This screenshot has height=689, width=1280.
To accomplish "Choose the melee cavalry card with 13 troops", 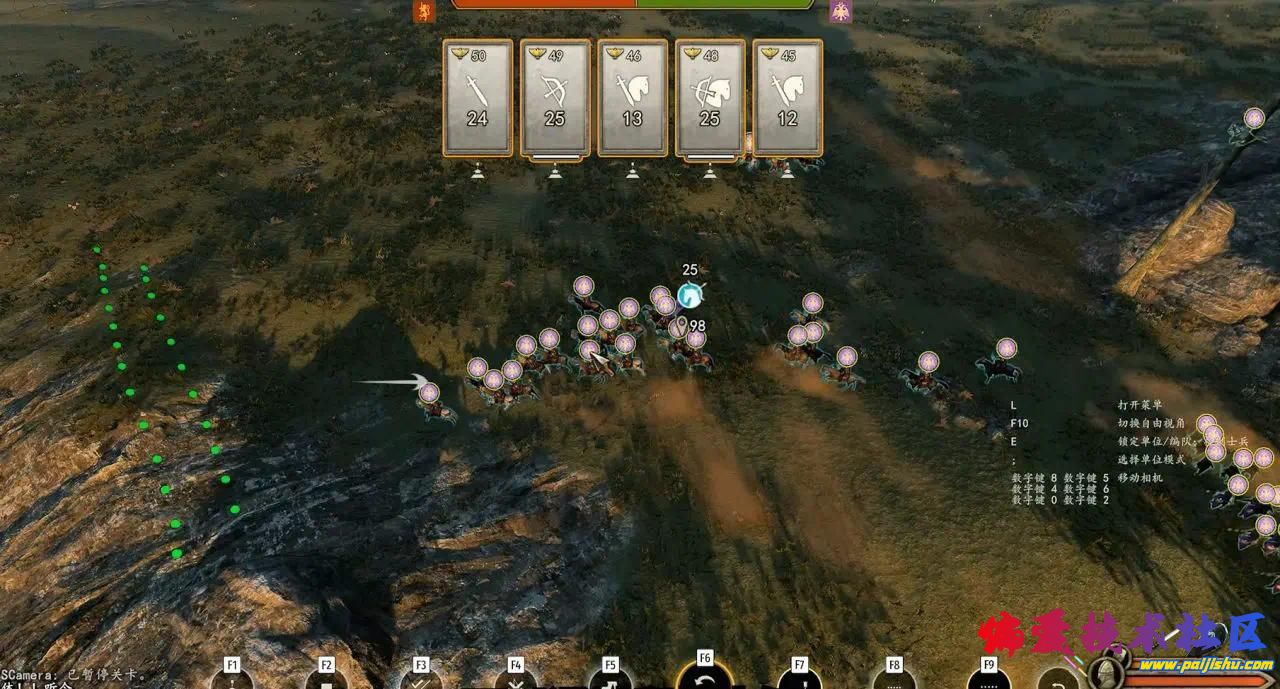I will pos(632,98).
